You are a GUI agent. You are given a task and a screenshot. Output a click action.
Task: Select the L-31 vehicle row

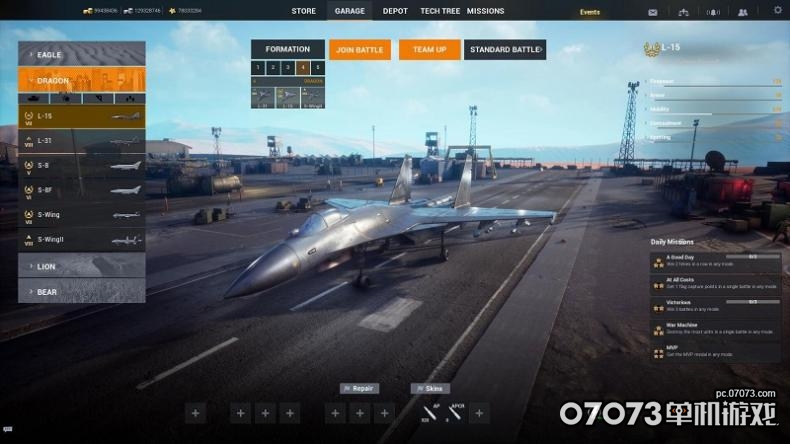[x=81, y=141]
